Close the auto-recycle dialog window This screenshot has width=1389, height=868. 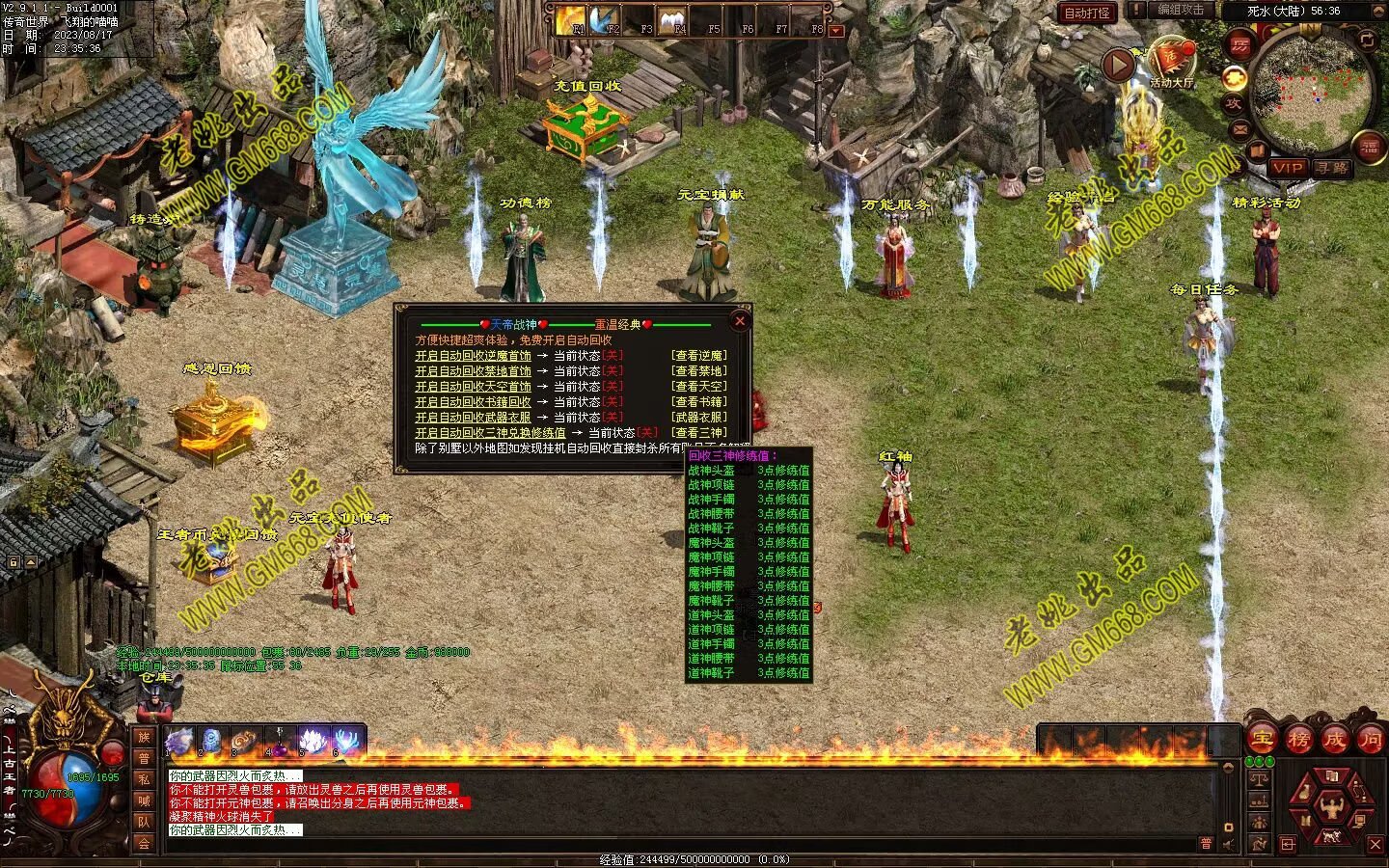[740, 321]
